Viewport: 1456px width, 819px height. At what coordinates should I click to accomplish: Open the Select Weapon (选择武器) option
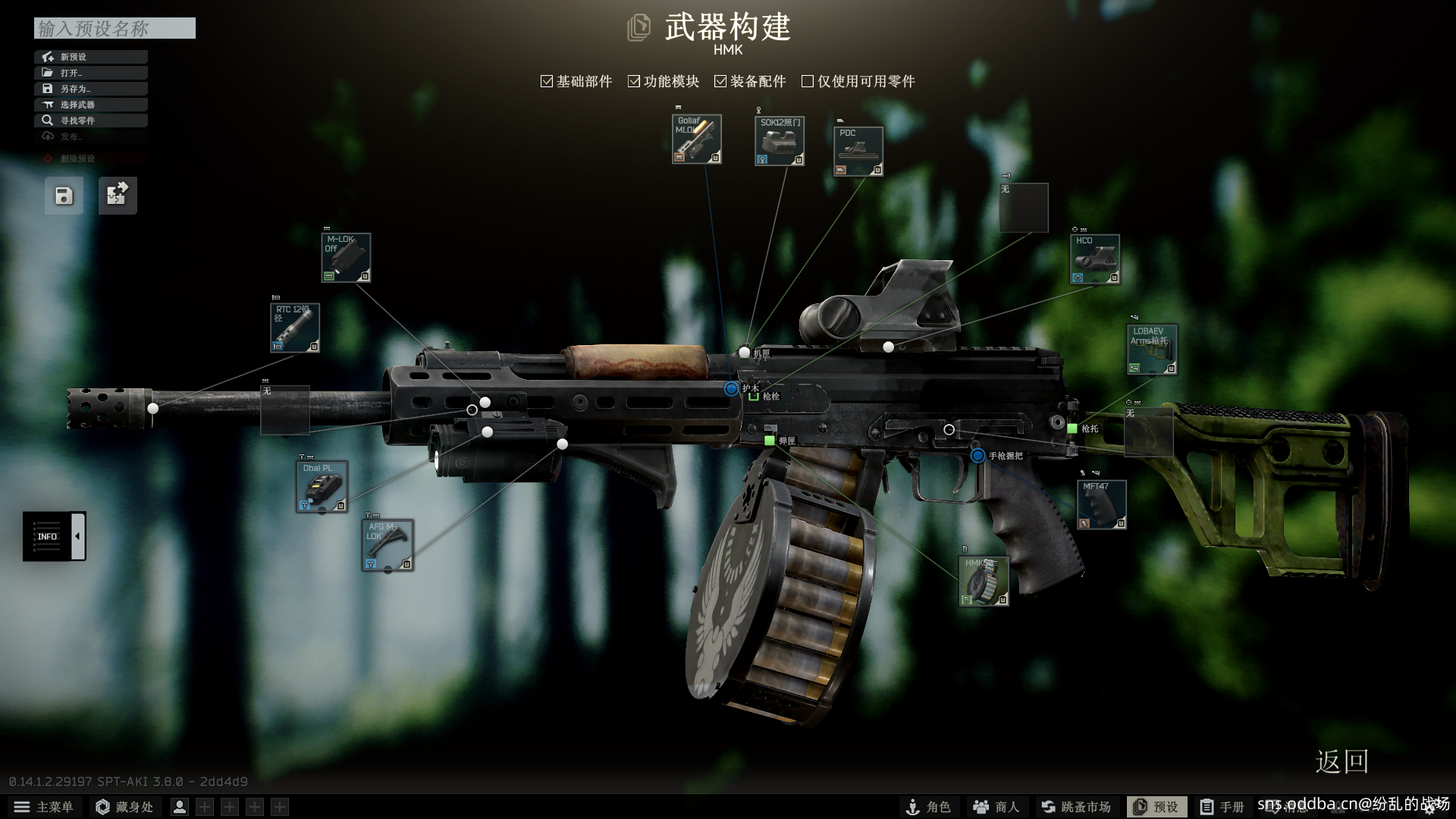tap(90, 105)
